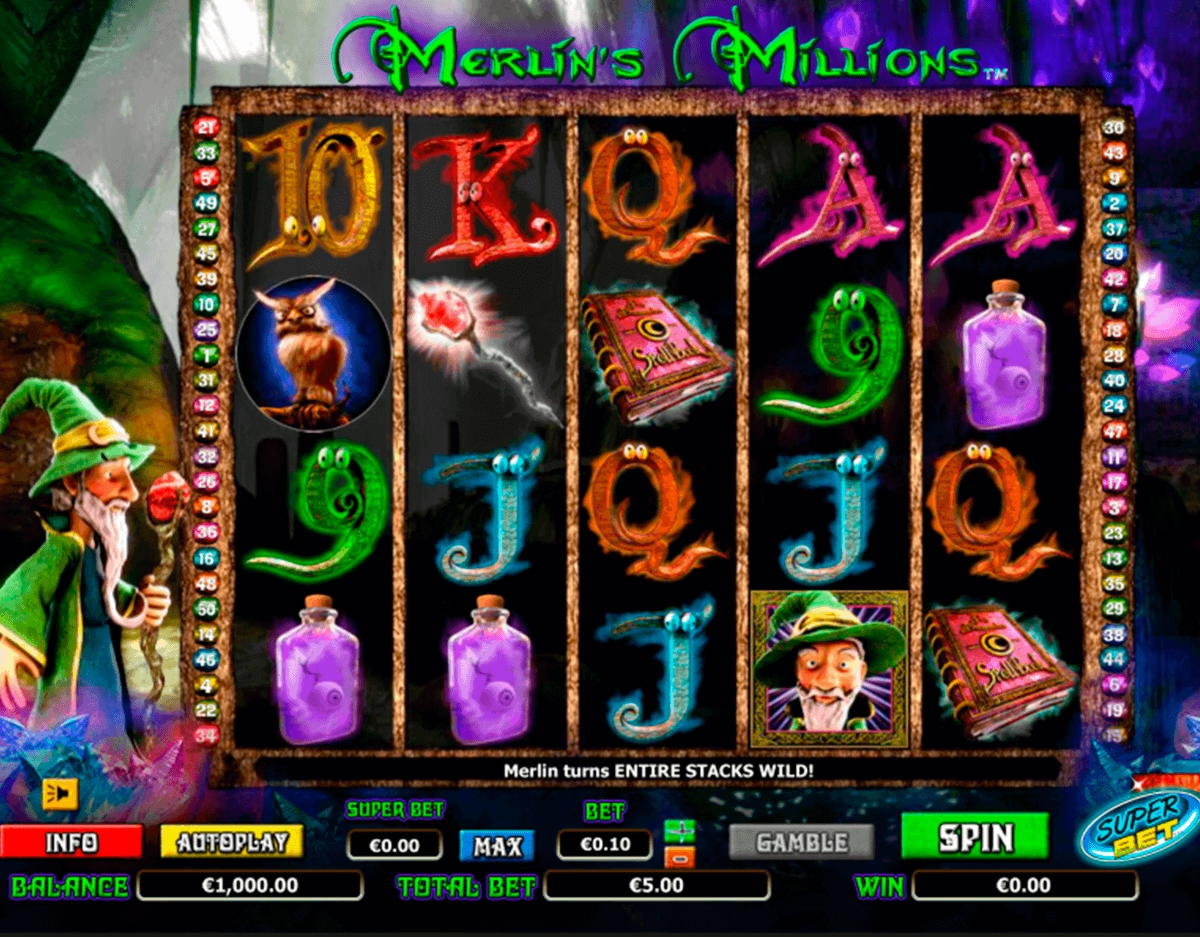
Task: Activate the Super Bet oval logo
Action: 1142,827
